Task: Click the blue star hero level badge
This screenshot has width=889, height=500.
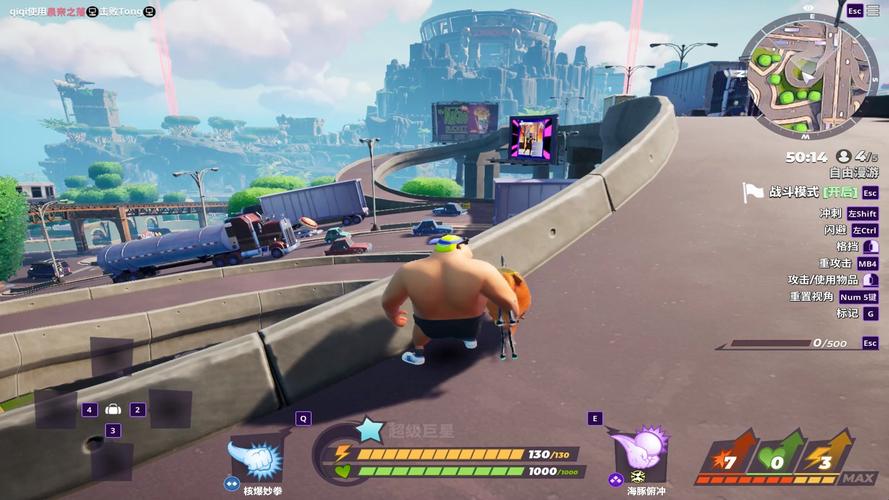Action: click(370, 431)
